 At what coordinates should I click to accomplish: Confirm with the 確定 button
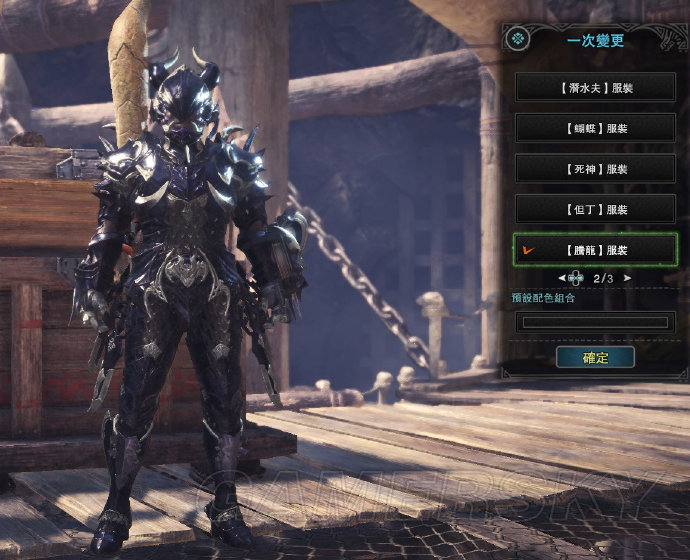point(595,356)
